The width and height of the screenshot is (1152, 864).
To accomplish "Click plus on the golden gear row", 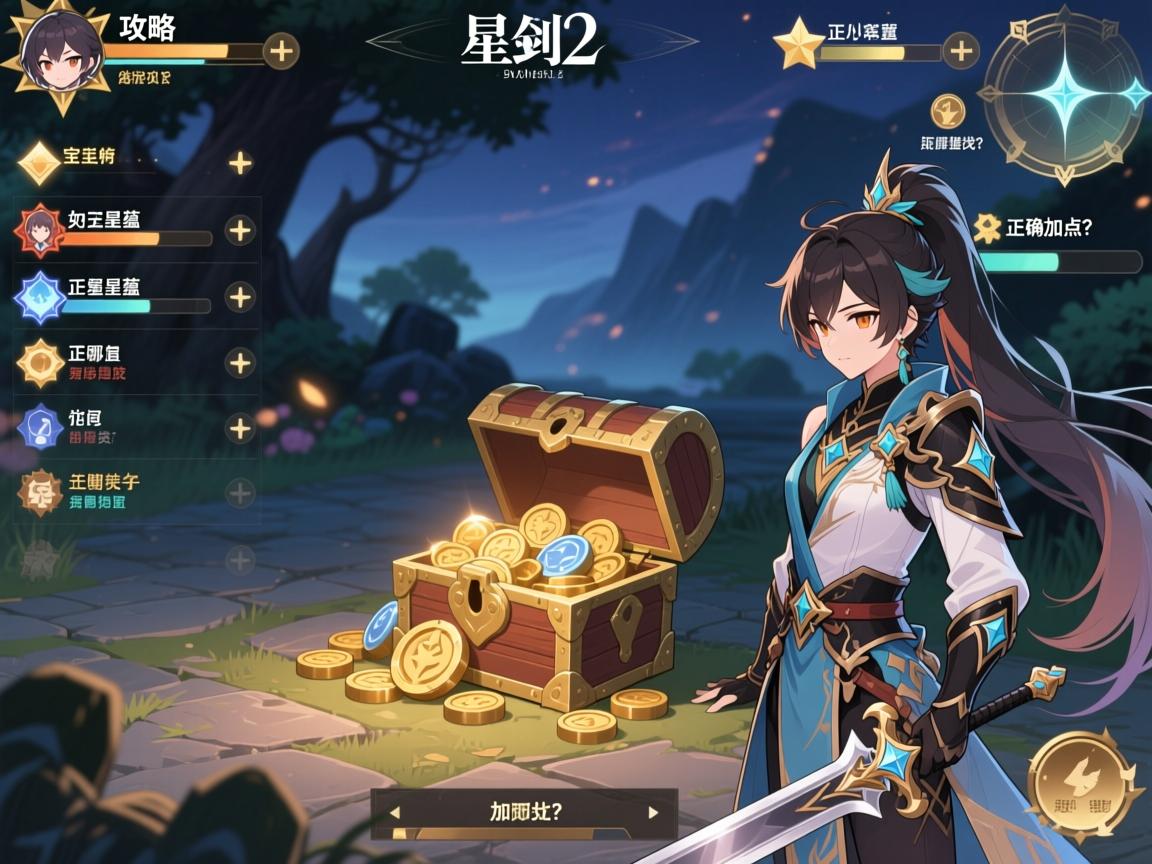I will coord(240,362).
